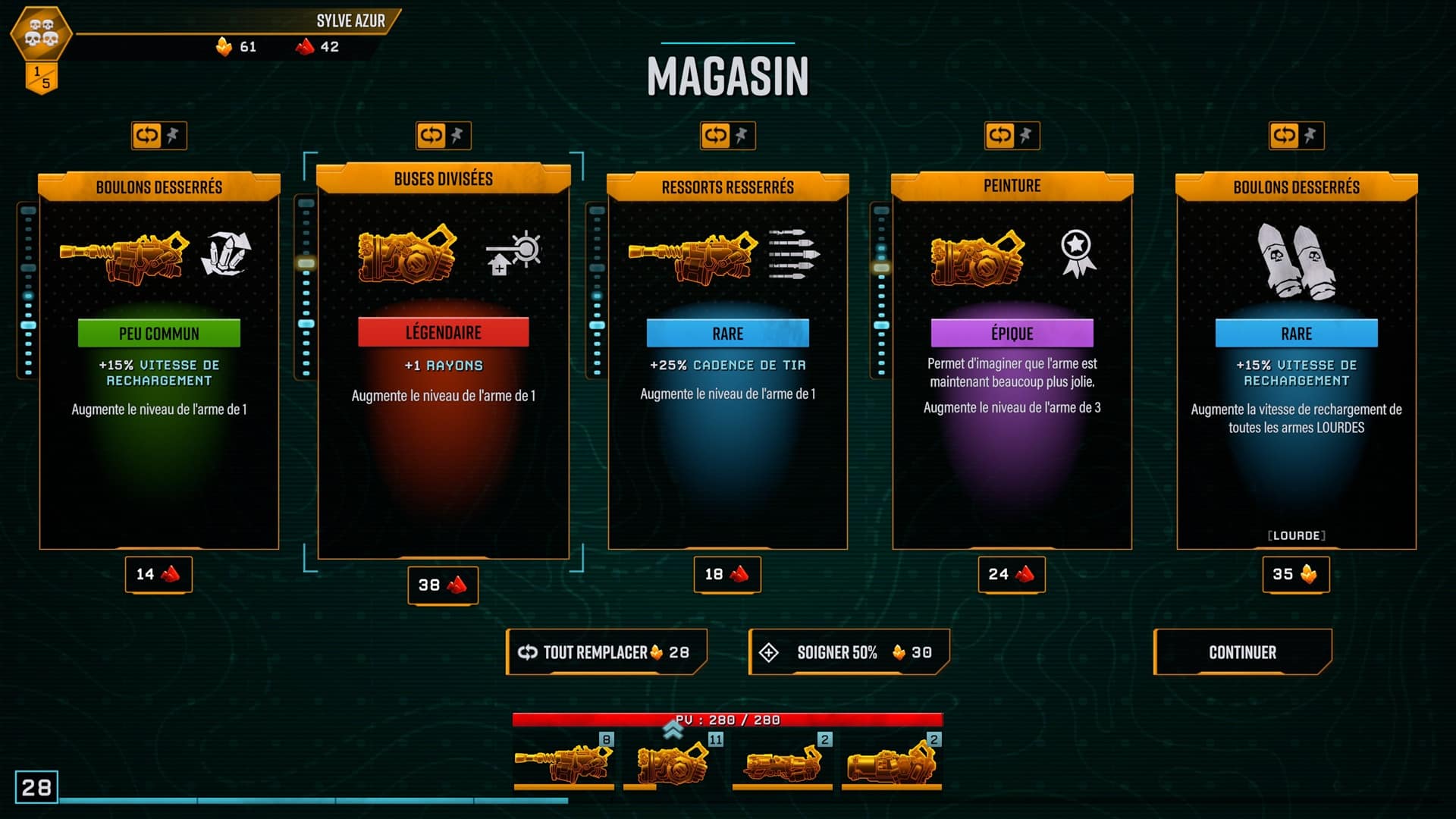Pin the Lourde Boulons Desserrés card
Viewport: 1456px width, 819px height.
click(1310, 136)
